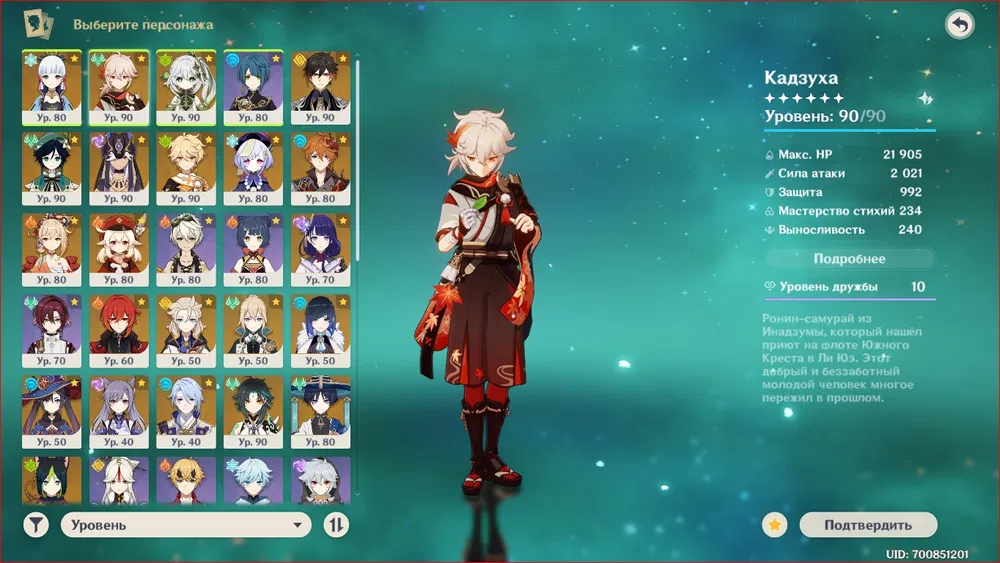1000x563 pixels.
Task: Choose Diluc's level 60 card
Action: [x=119, y=332]
